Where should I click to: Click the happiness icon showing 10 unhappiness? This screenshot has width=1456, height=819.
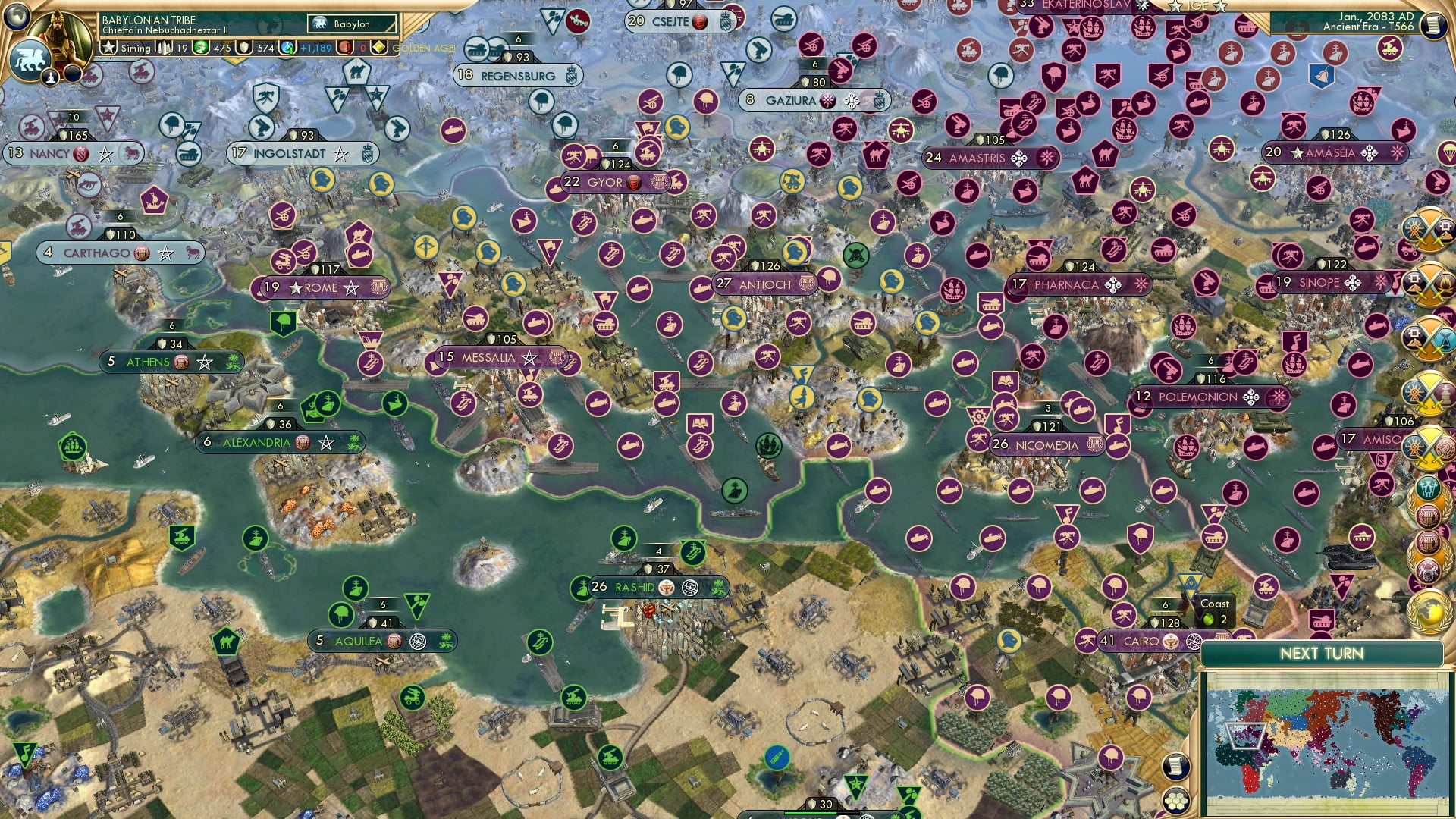click(x=346, y=47)
